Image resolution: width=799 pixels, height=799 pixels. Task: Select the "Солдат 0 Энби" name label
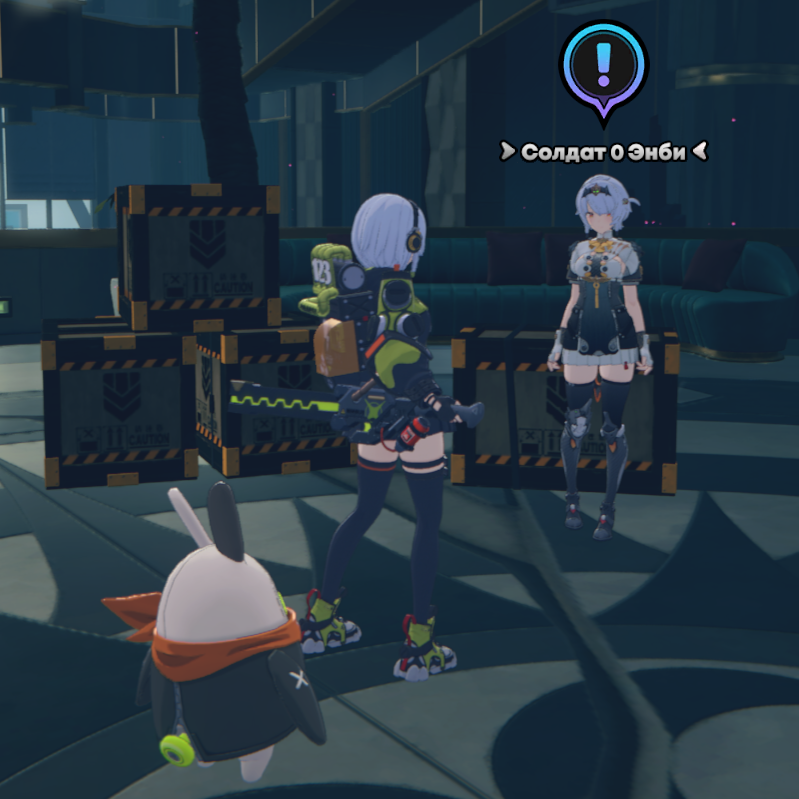[x=604, y=152]
